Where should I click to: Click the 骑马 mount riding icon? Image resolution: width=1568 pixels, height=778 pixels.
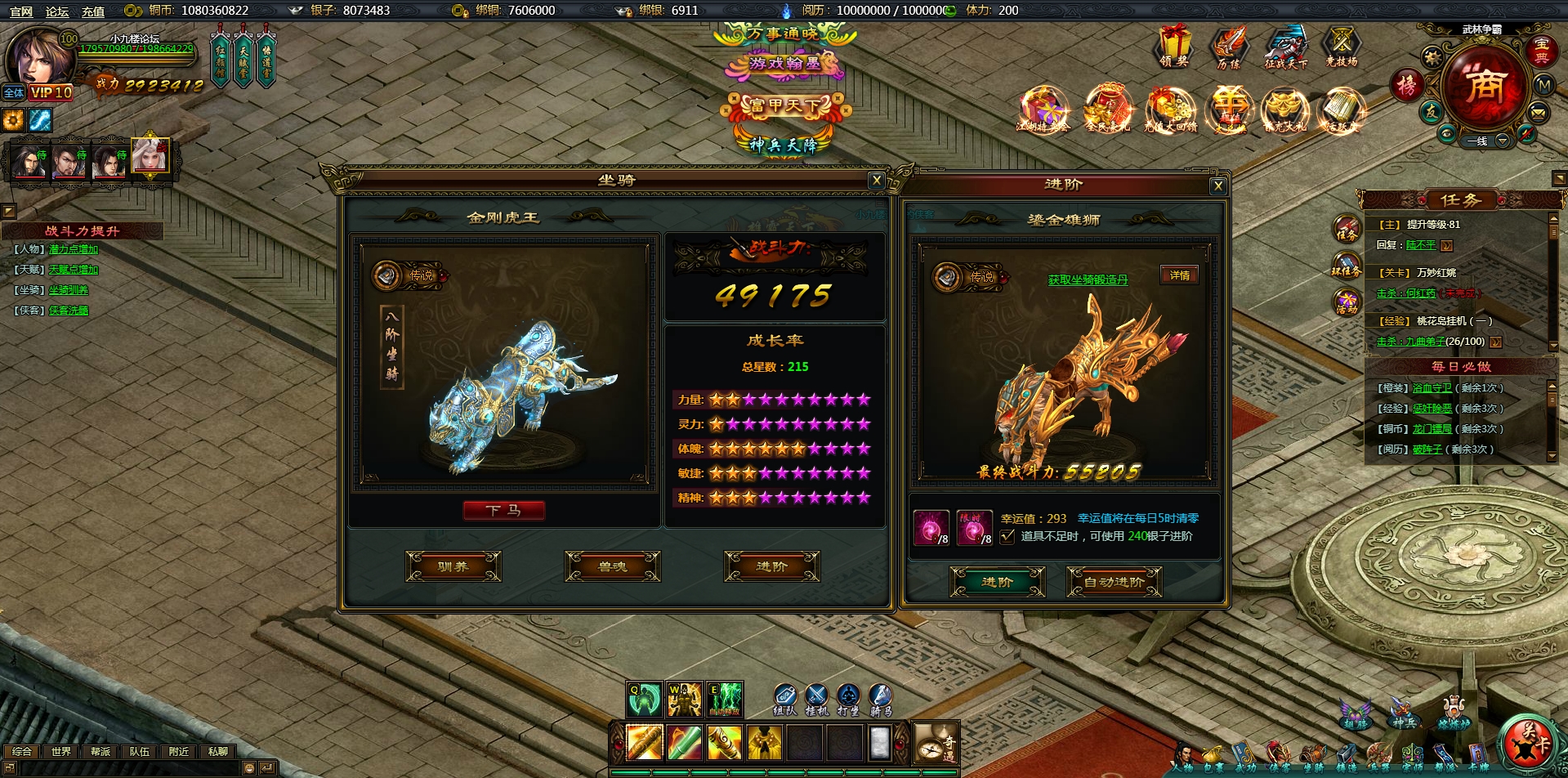click(x=880, y=695)
